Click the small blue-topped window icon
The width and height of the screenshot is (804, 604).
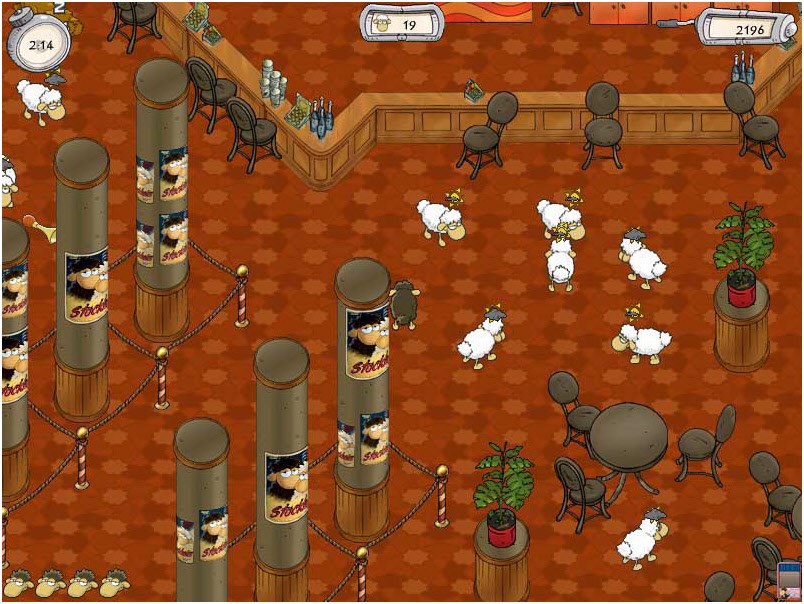(x=789, y=582)
